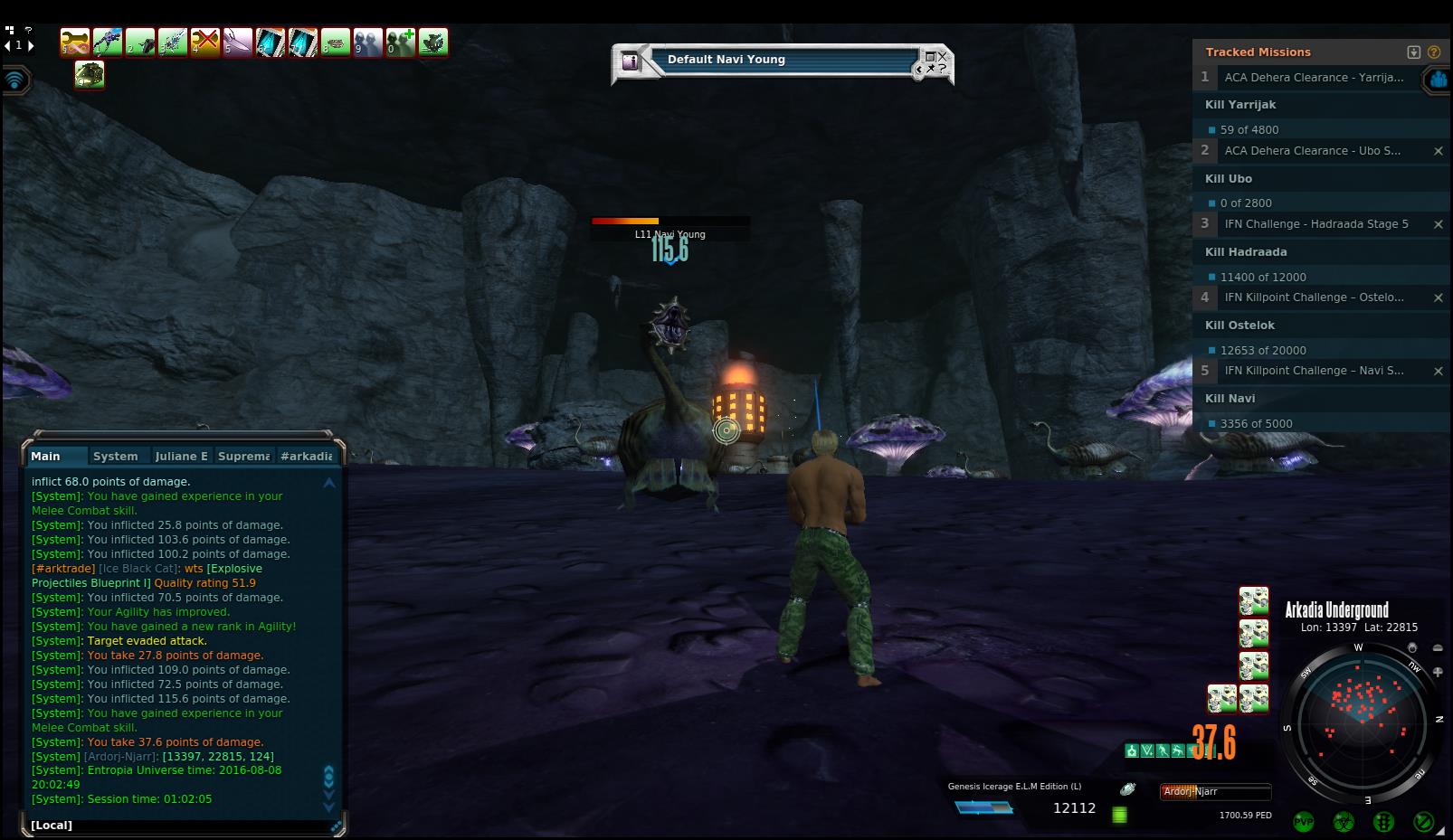
Task: Untrack the Ubo clearance mission
Action: pyautogui.click(x=1438, y=151)
